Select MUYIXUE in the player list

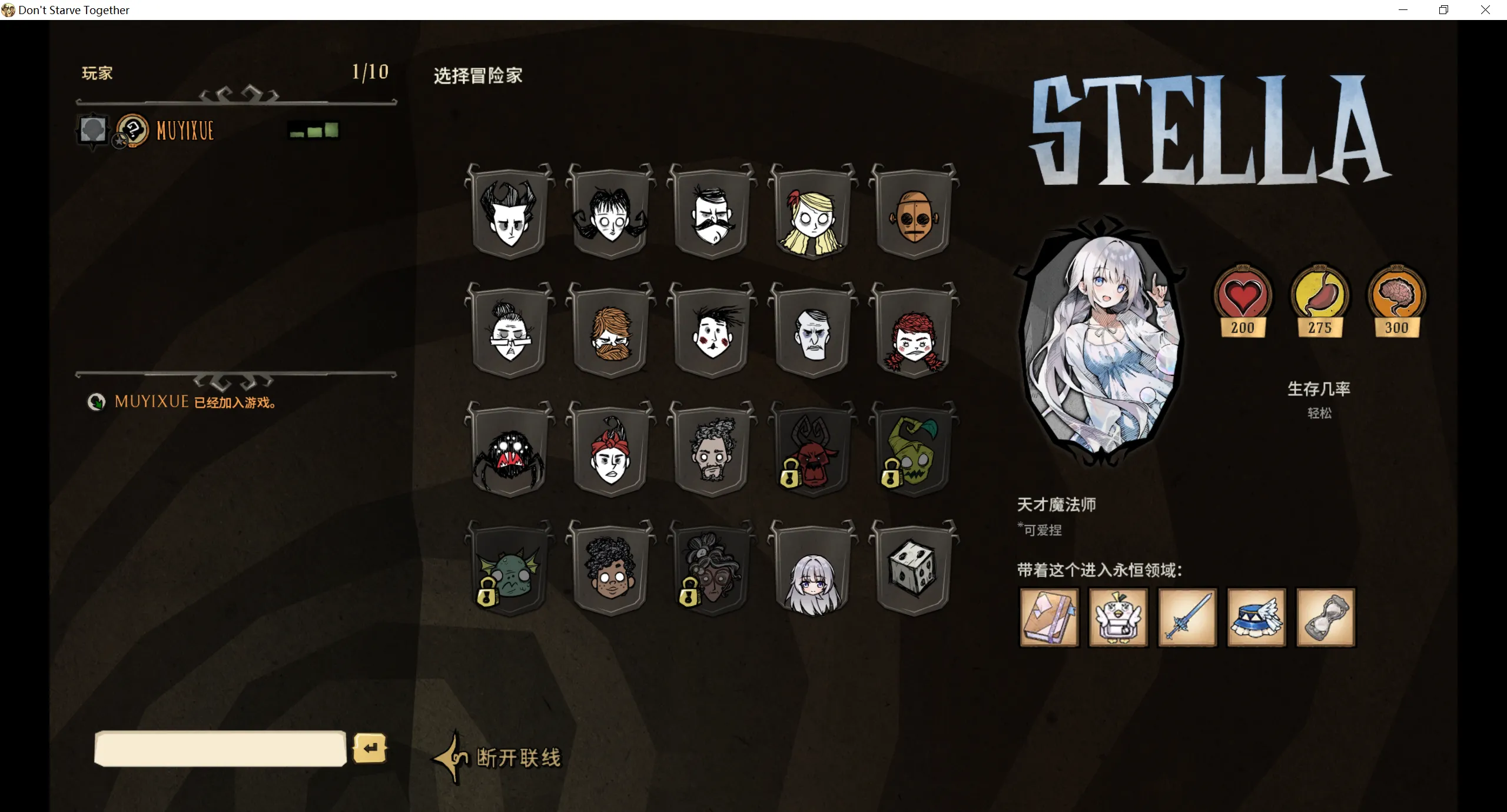tap(185, 131)
